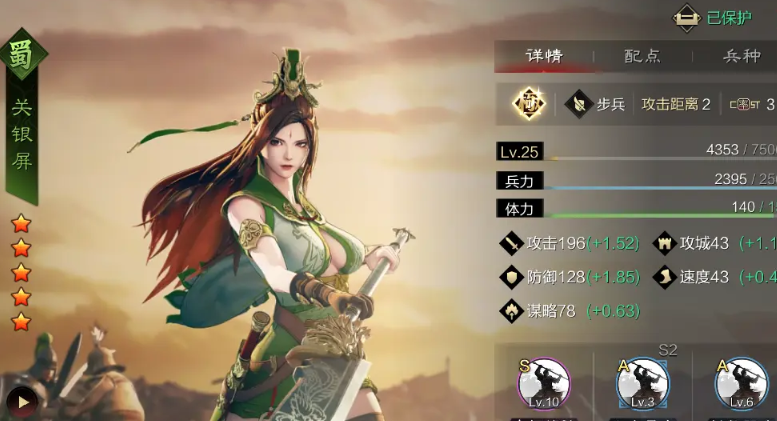Toggle the 已保护 protection lock
Viewport: 777px width, 421px height.
click(713, 17)
